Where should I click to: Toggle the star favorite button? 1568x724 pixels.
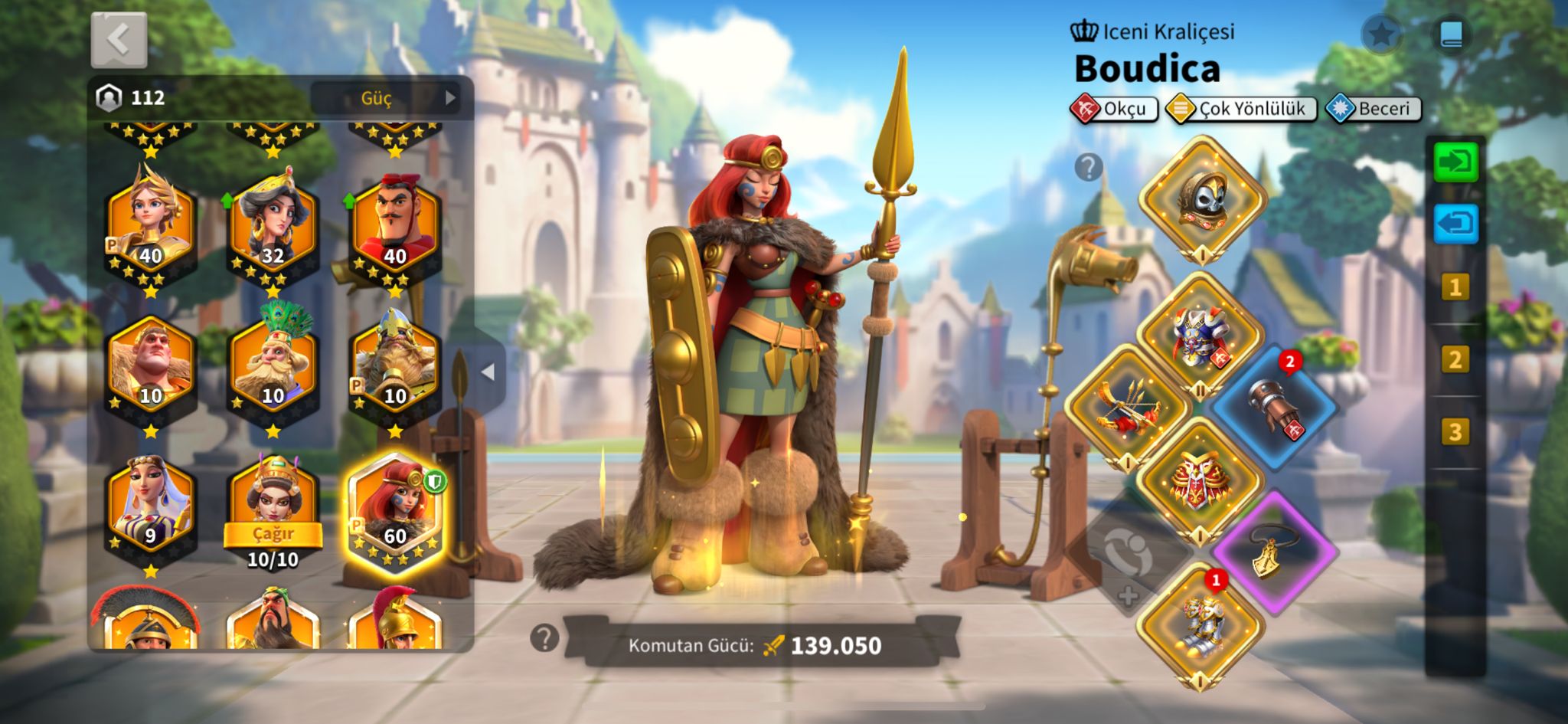point(1381,34)
